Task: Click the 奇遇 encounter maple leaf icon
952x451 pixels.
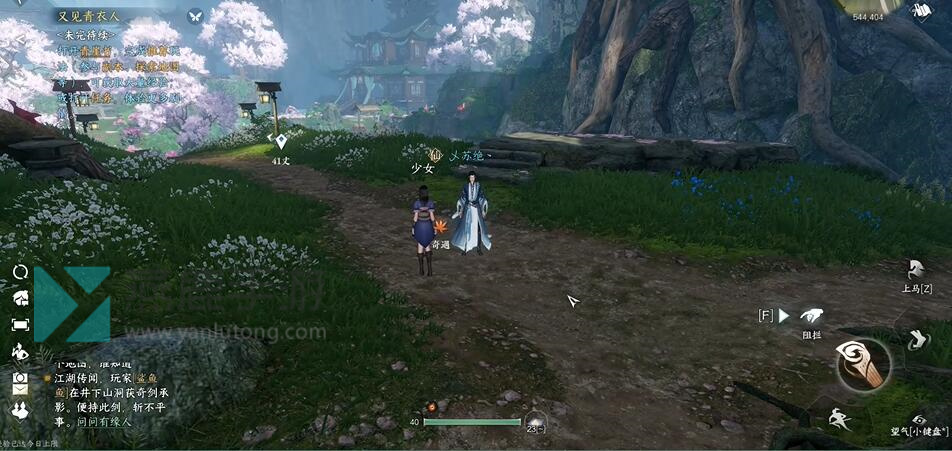Action: 440,229
